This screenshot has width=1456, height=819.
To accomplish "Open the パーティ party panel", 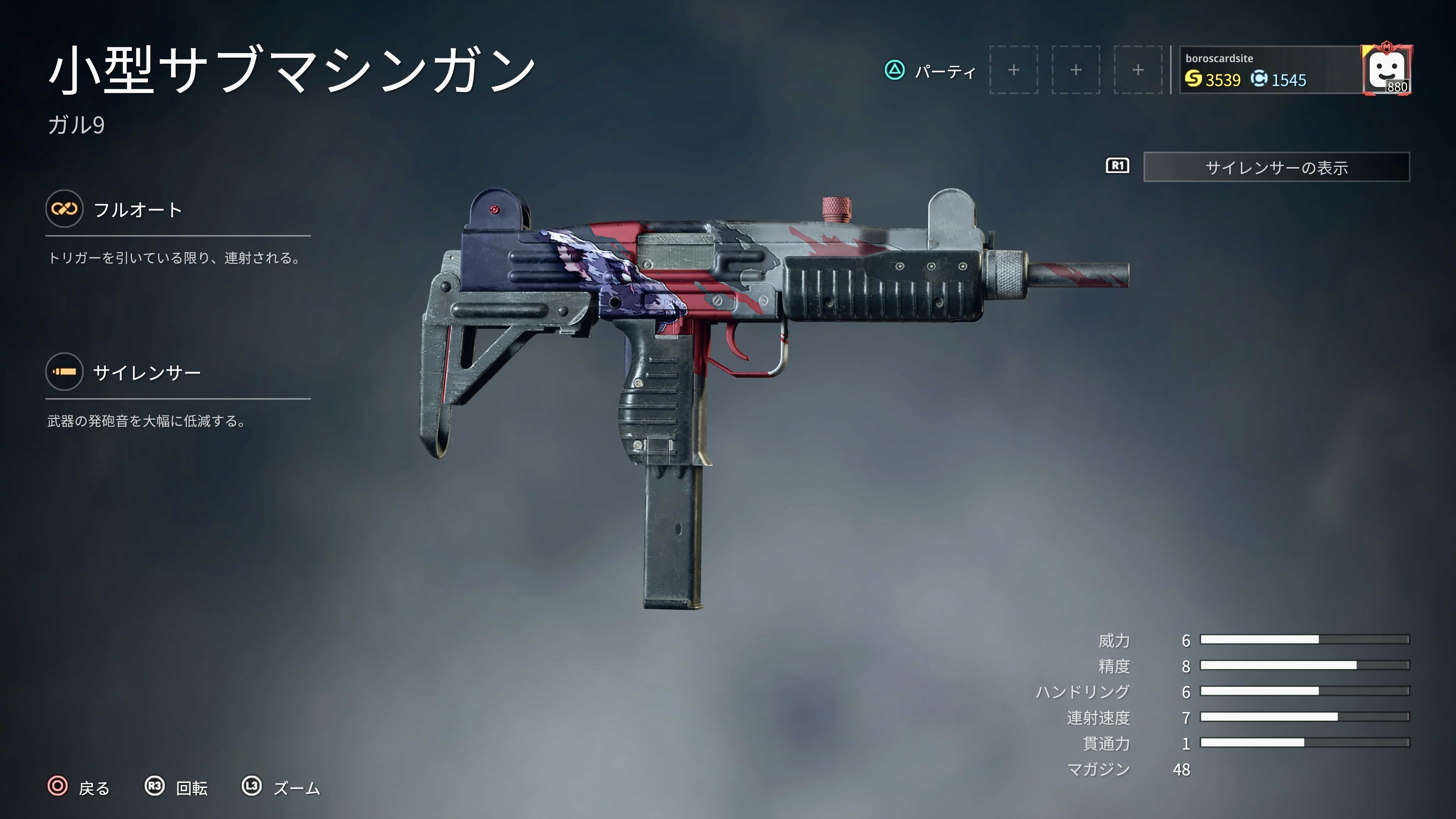I will click(930, 71).
